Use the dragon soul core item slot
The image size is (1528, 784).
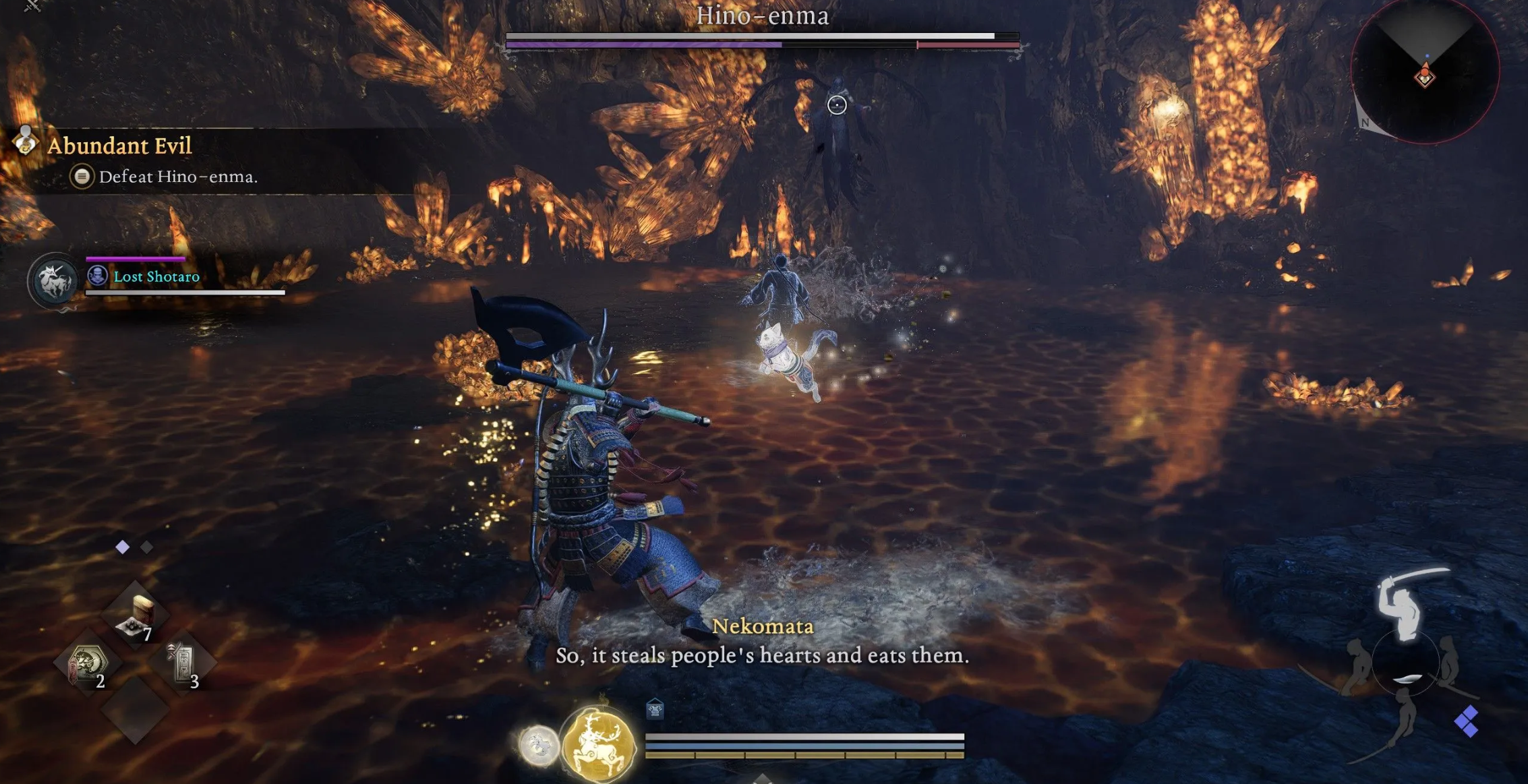click(87, 664)
